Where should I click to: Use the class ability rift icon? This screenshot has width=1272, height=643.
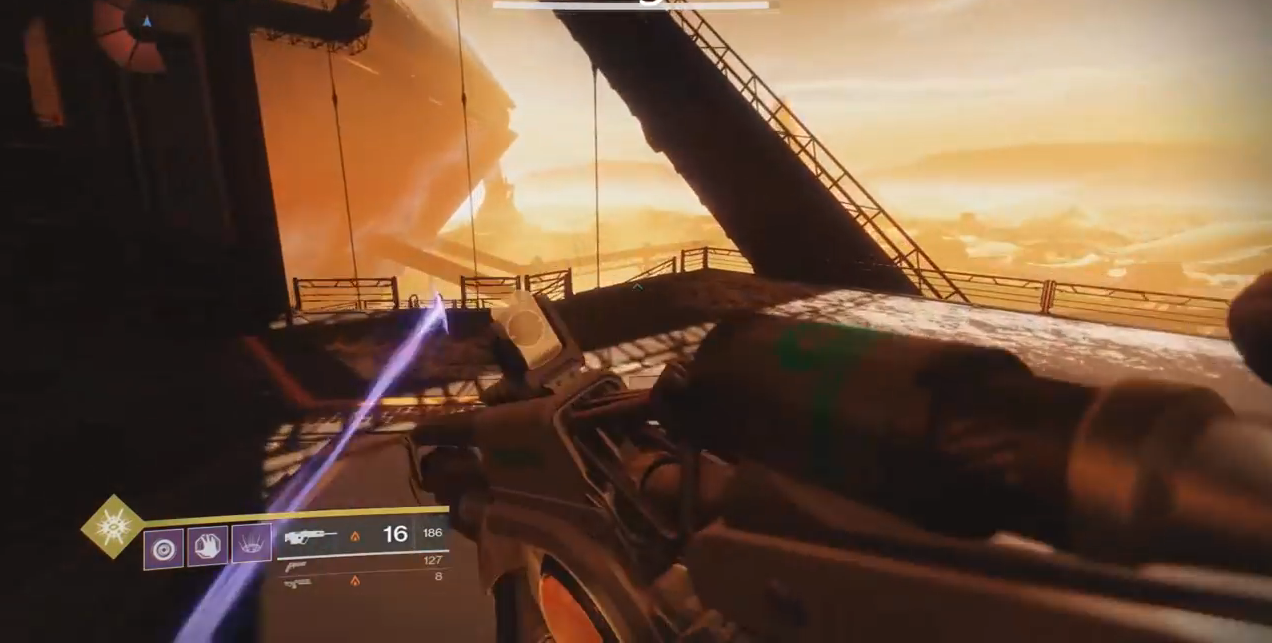[251, 545]
